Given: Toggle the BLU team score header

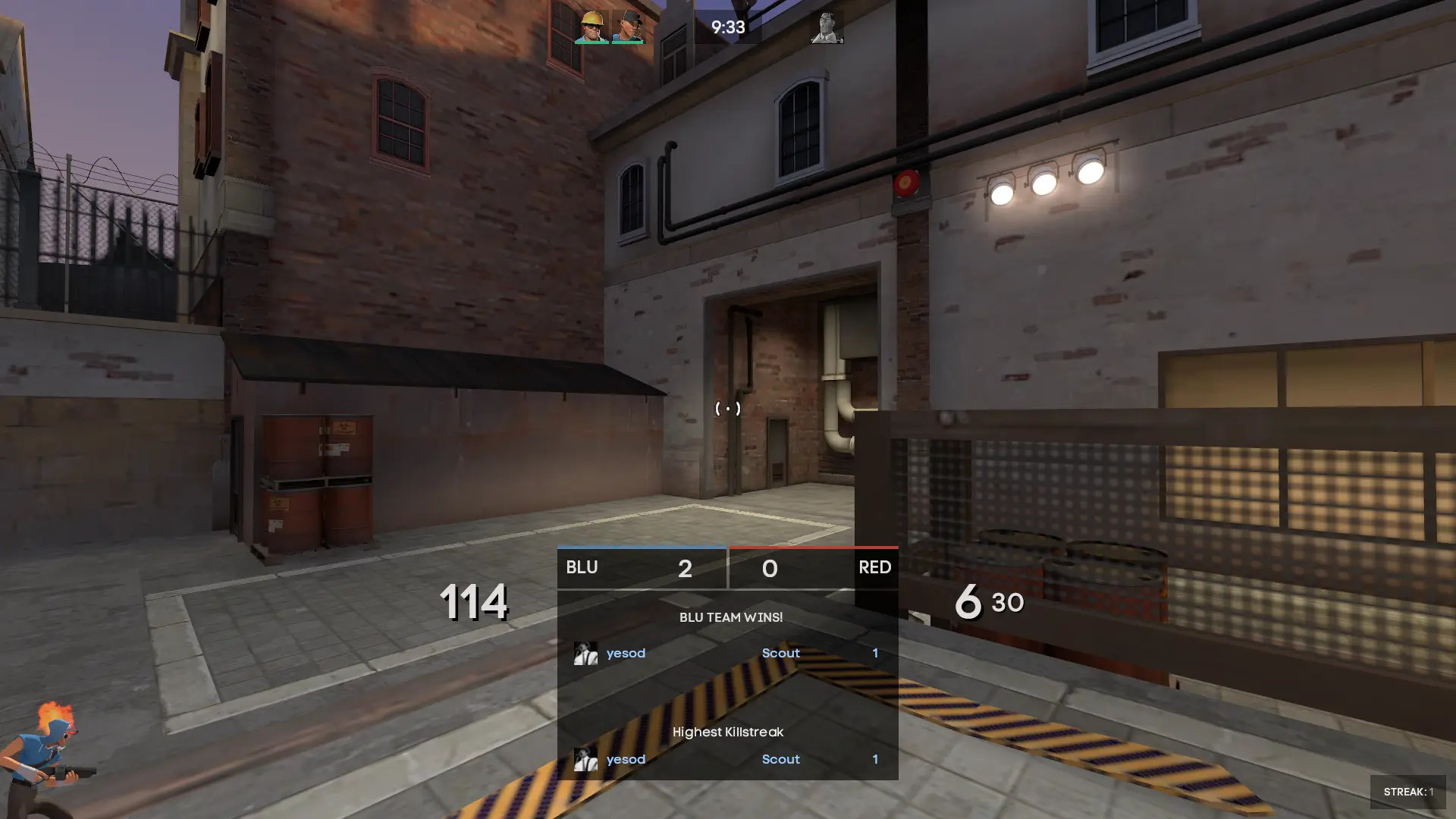Looking at the screenshot, I should (x=581, y=568).
